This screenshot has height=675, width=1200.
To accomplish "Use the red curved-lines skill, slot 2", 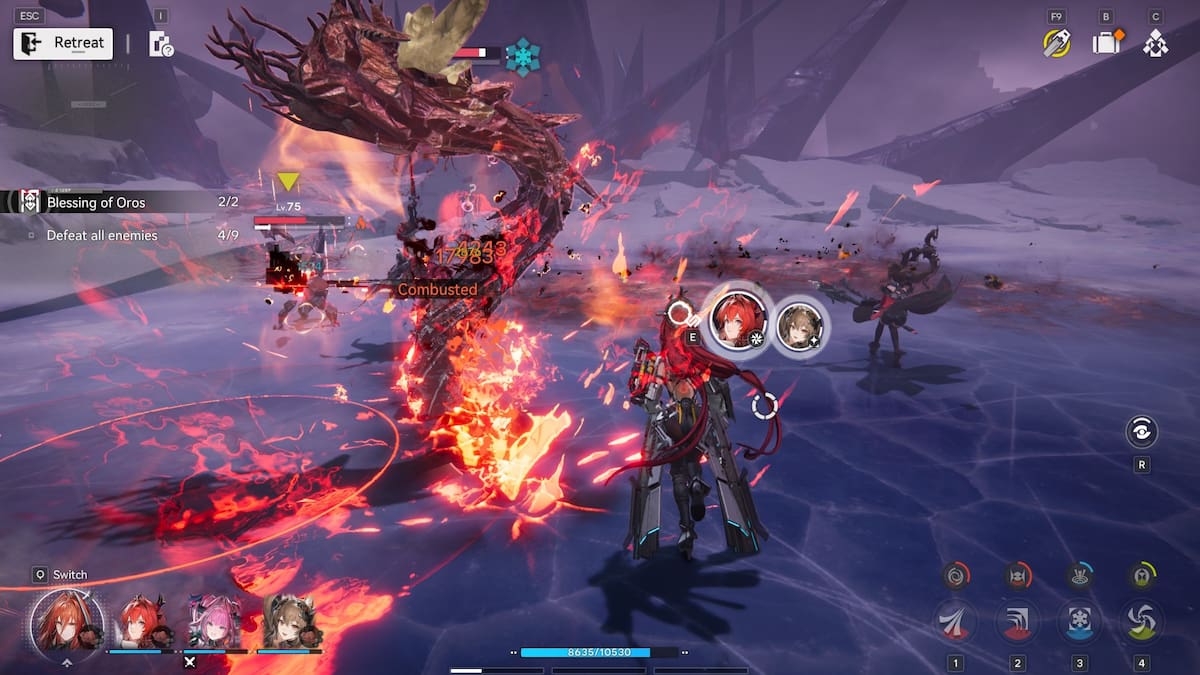I will (1018, 621).
